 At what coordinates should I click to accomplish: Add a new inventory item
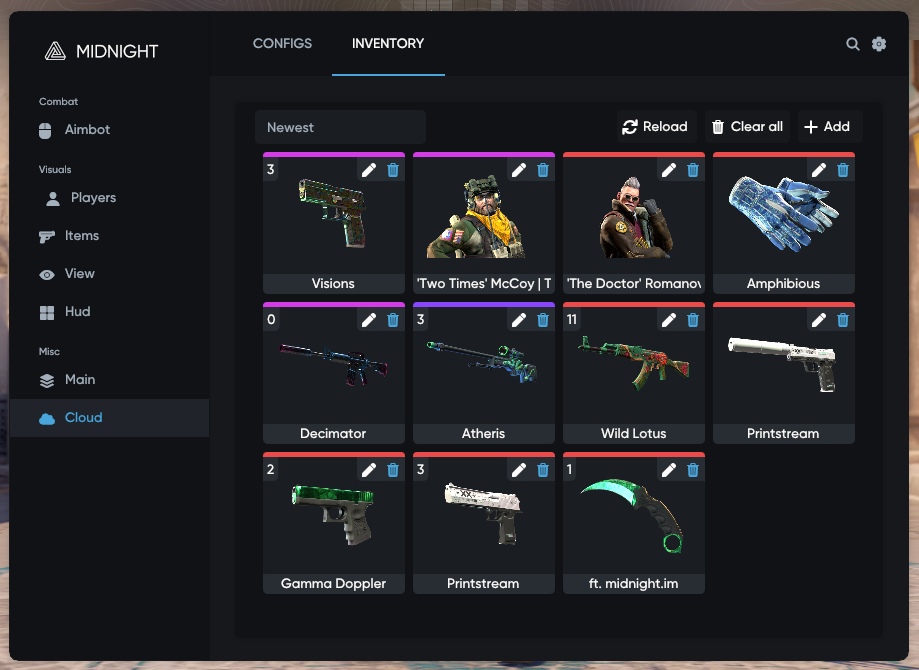(827, 127)
